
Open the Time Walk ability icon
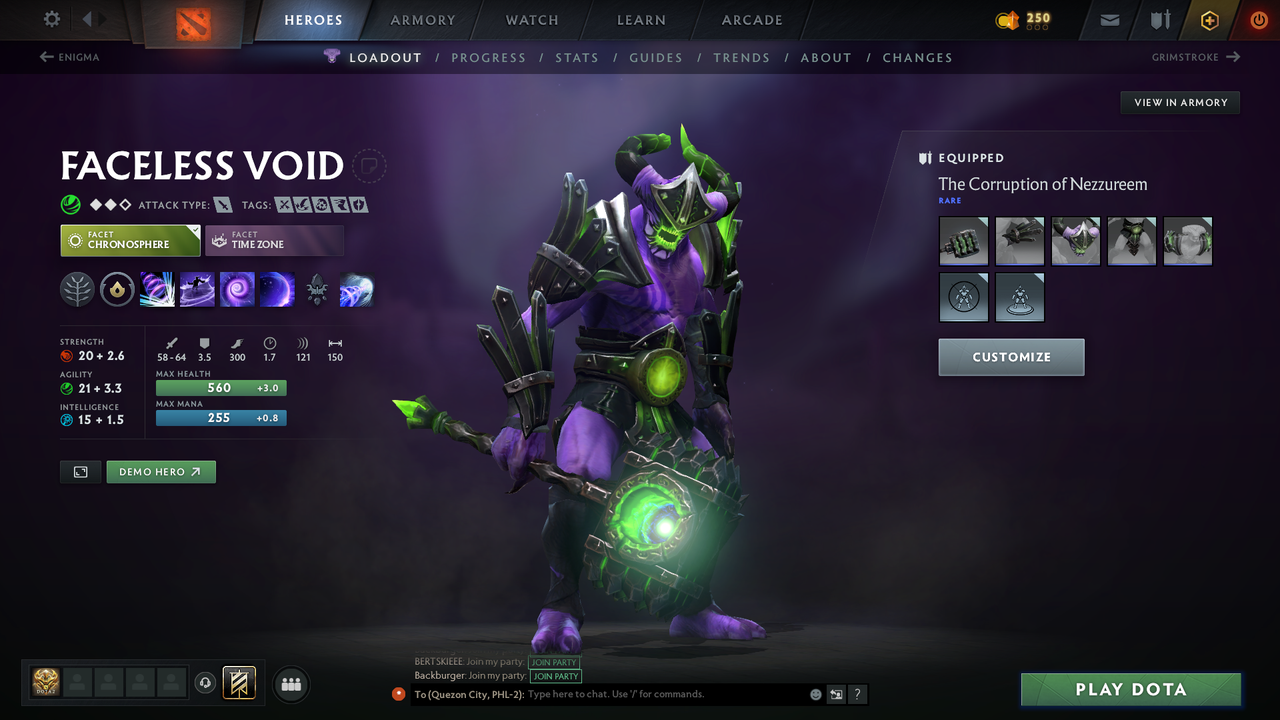click(157, 289)
